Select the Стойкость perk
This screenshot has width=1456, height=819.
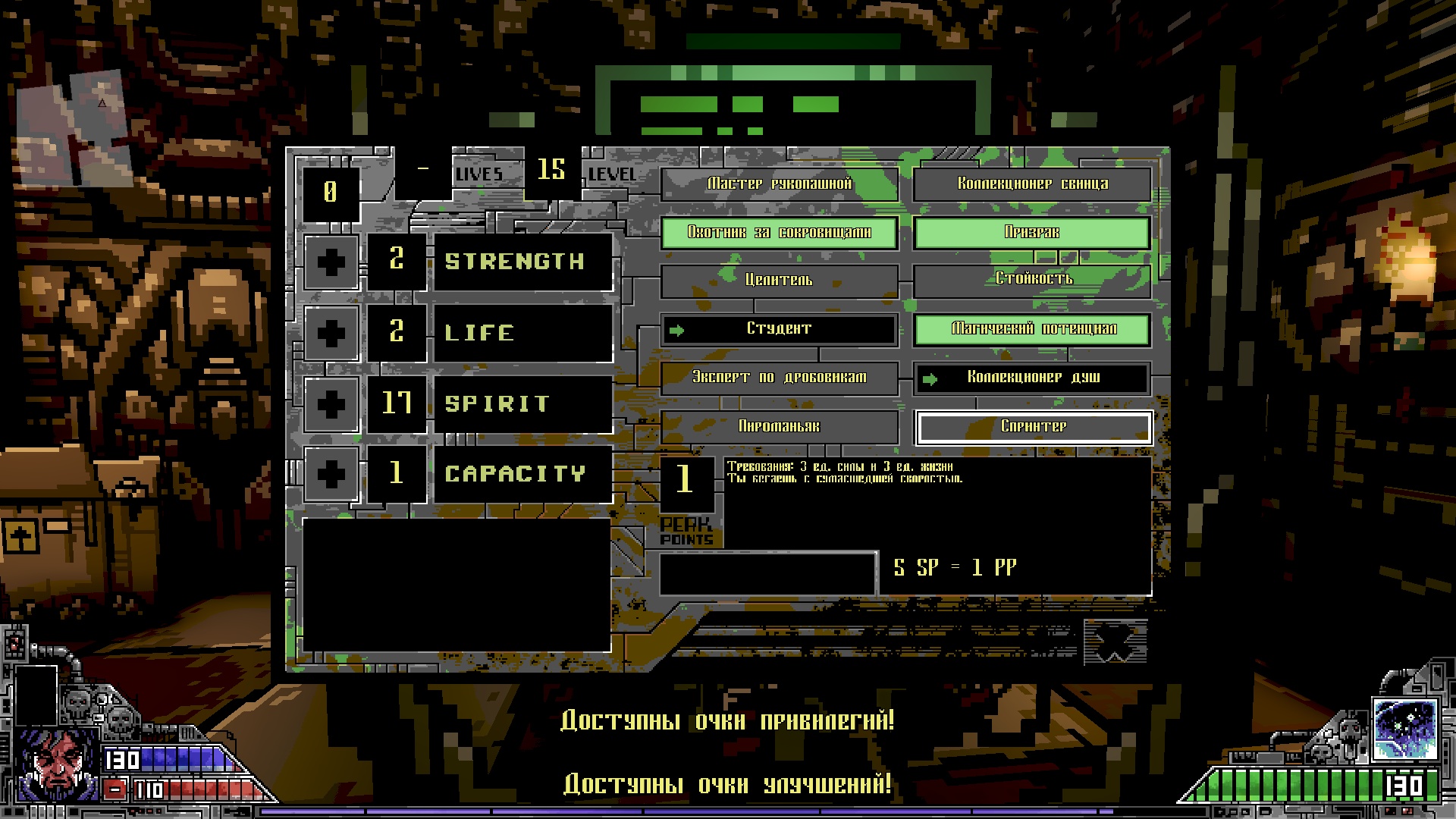(1032, 281)
